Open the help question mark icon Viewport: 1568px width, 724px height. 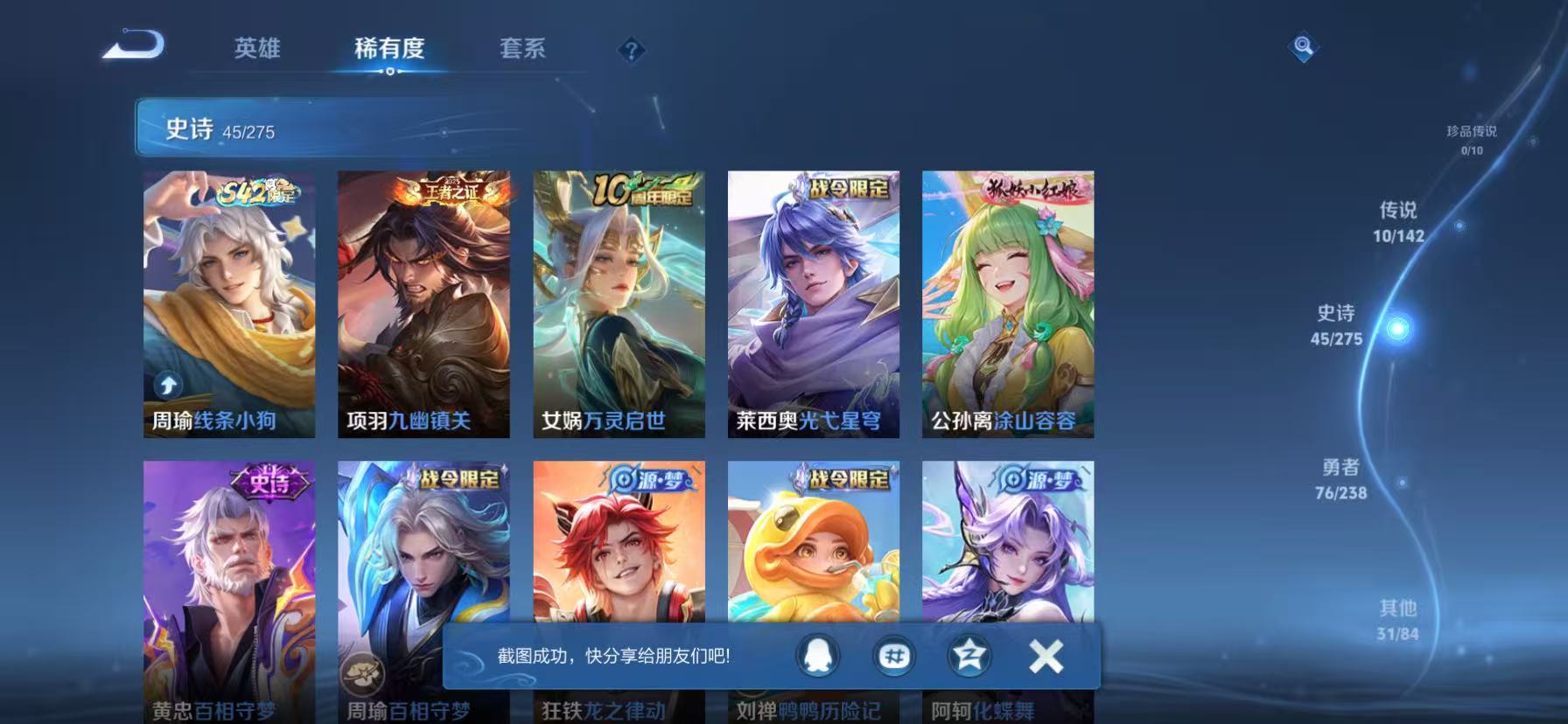[x=632, y=50]
